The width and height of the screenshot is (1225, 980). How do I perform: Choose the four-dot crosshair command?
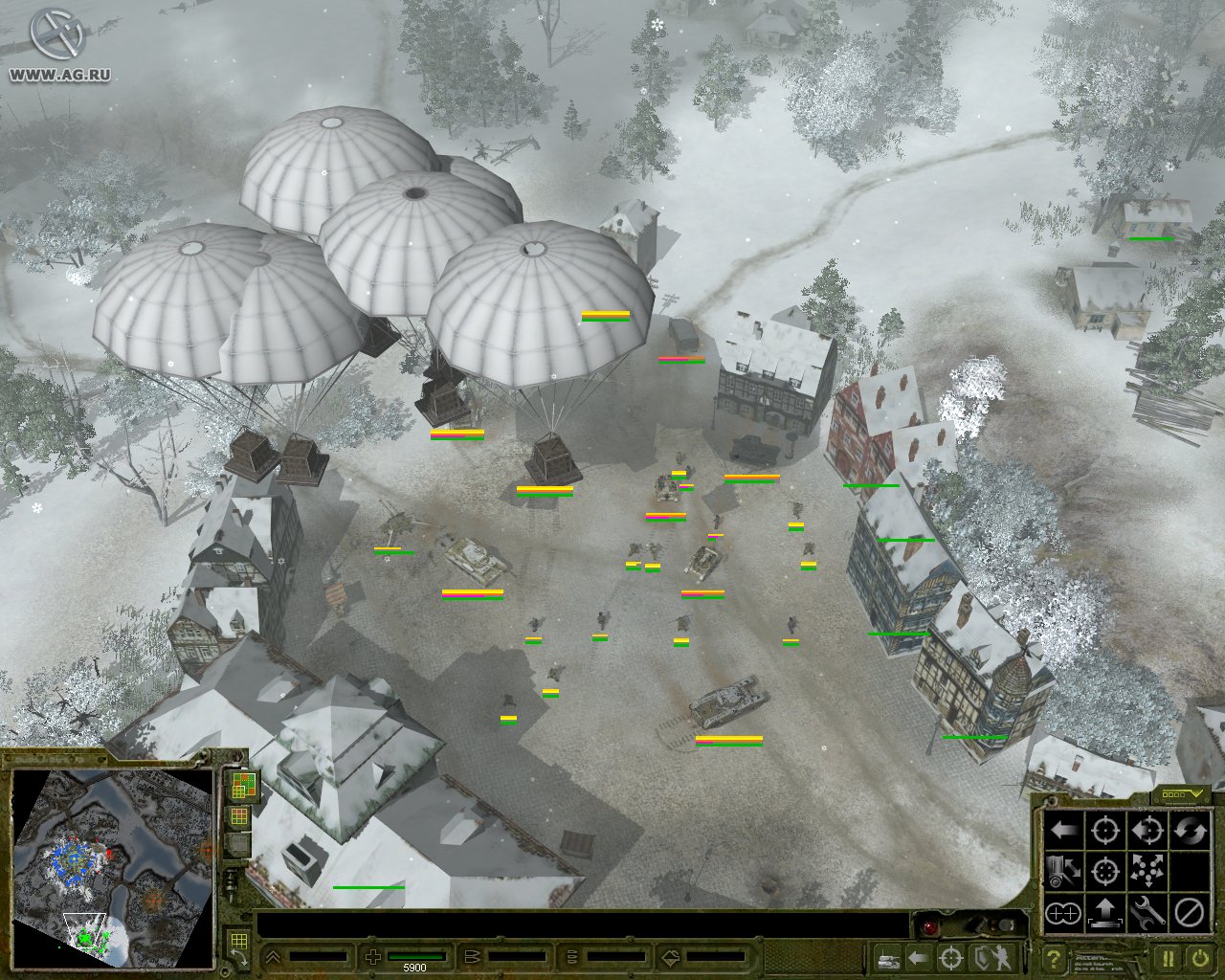pos(1105,872)
